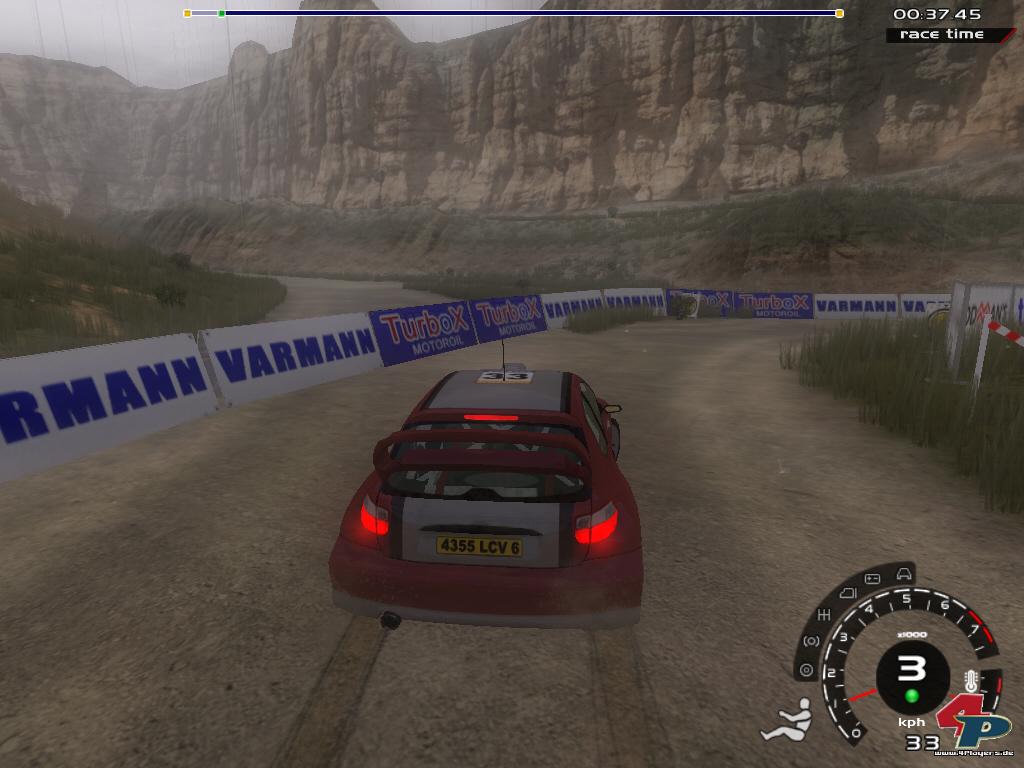Image resolution: width=1024 pixels, height=768 pixels.
Task: Click the gearbox shift-pattern damage icon
Action: coord(825,613)
